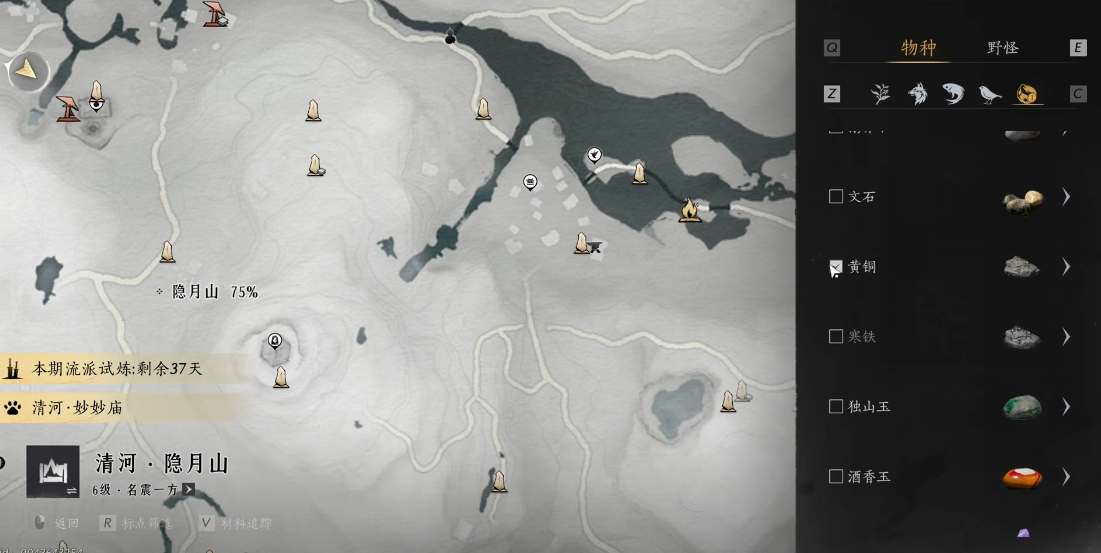Viewport: 1101px width, 553px height.
Task: Click the compass arrow map icon
Action: click(27, 70)
